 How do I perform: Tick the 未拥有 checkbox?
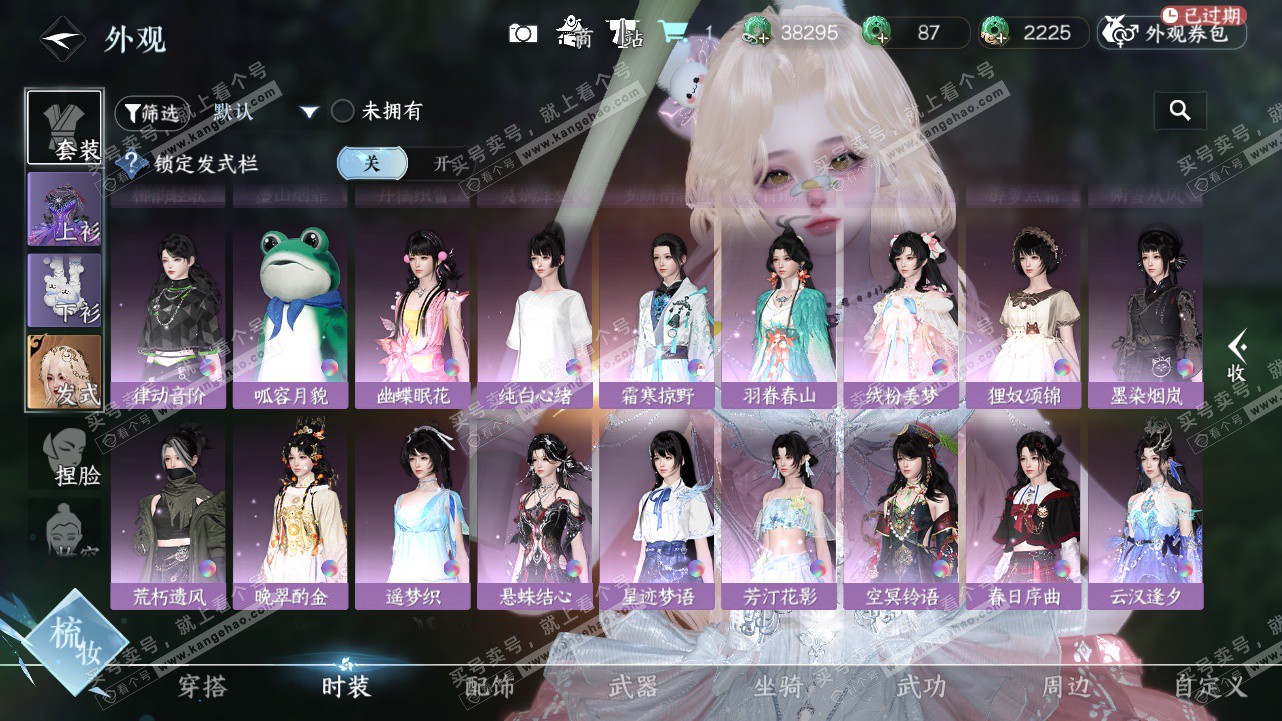[x=343, y=111]
